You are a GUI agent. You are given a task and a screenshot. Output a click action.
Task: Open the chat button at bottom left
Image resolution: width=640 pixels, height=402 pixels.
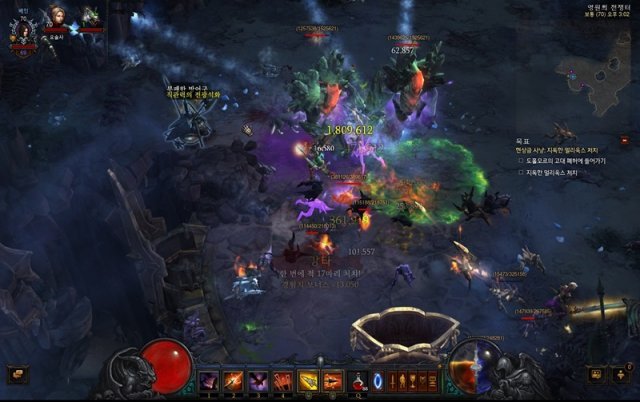coord(16,374)
